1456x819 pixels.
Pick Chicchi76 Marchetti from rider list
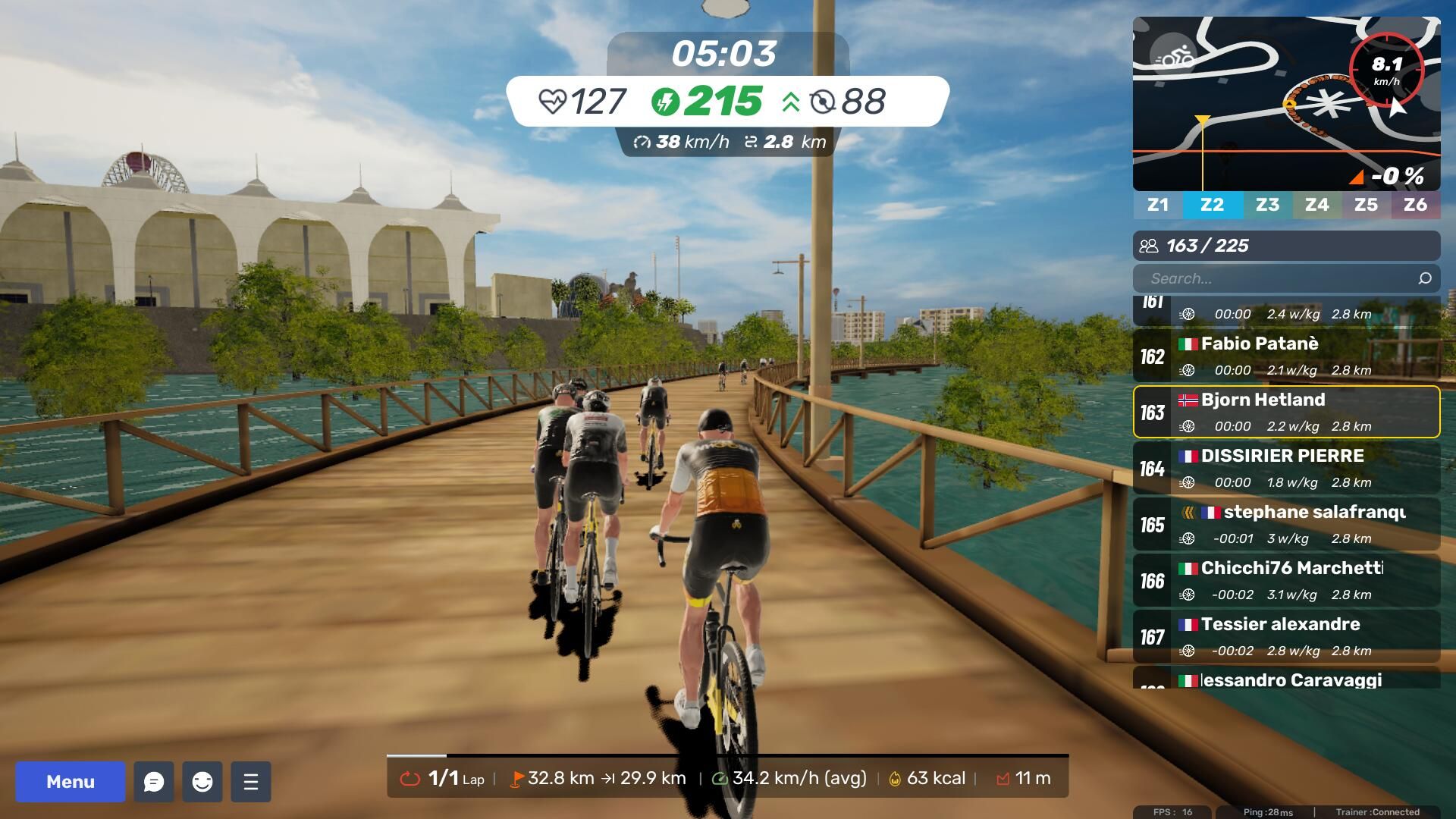click(1286, 580)
